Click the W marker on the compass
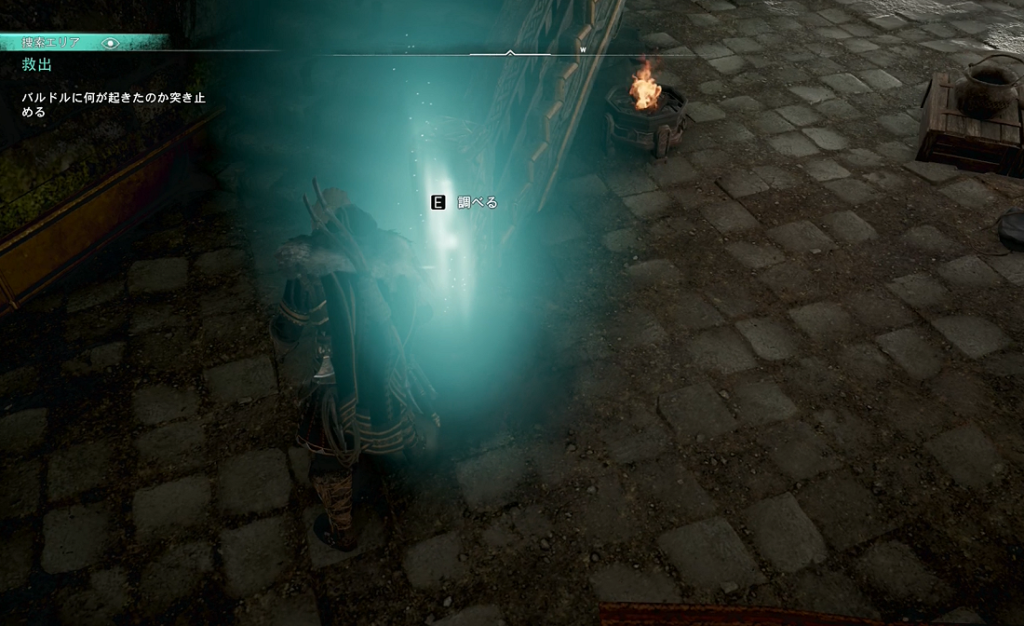This screenshot has height=626, width=1024. point(583,48)
